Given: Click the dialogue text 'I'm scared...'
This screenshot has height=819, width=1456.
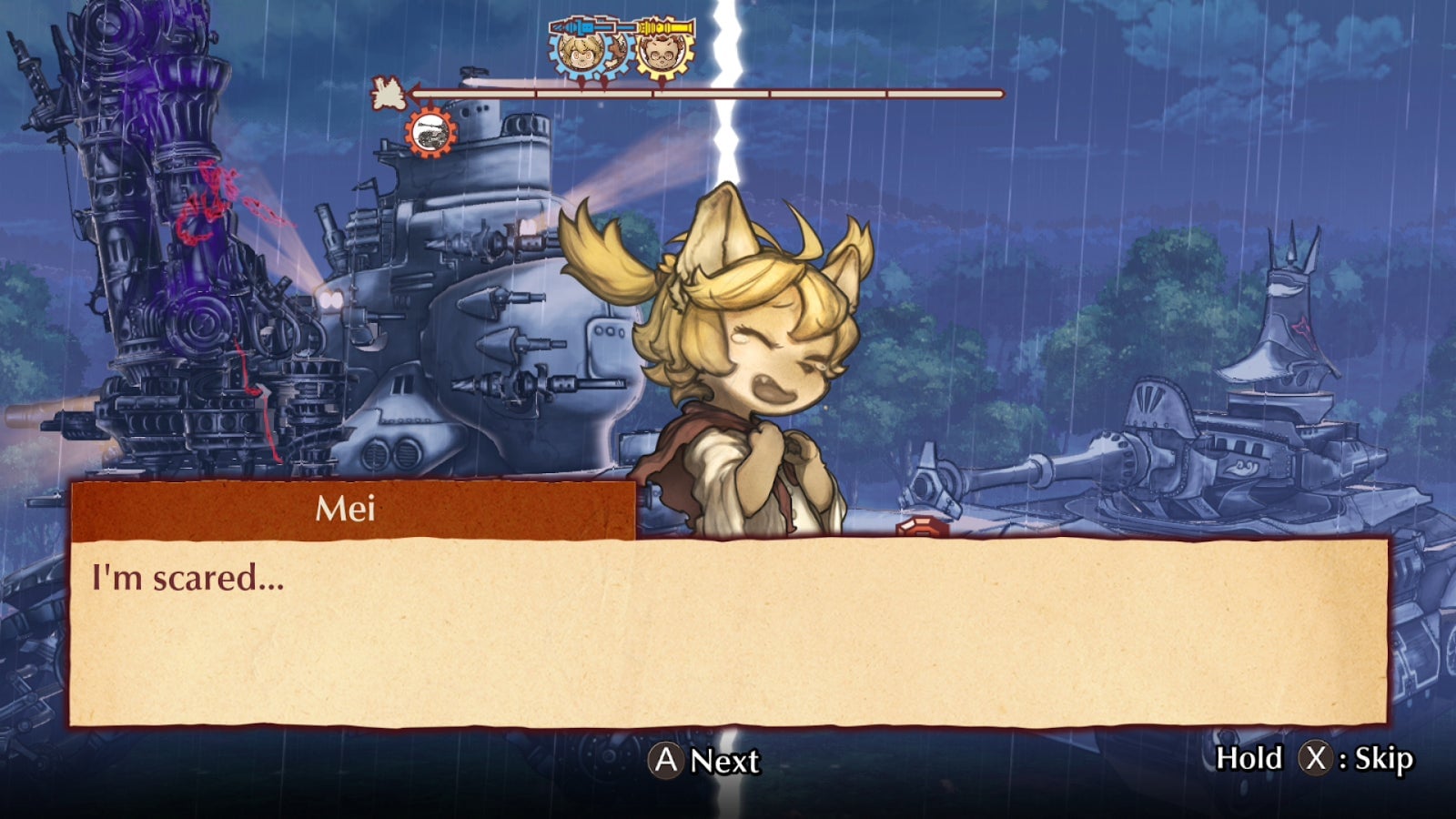Looking at the screenshot, I should coord(186,576).
